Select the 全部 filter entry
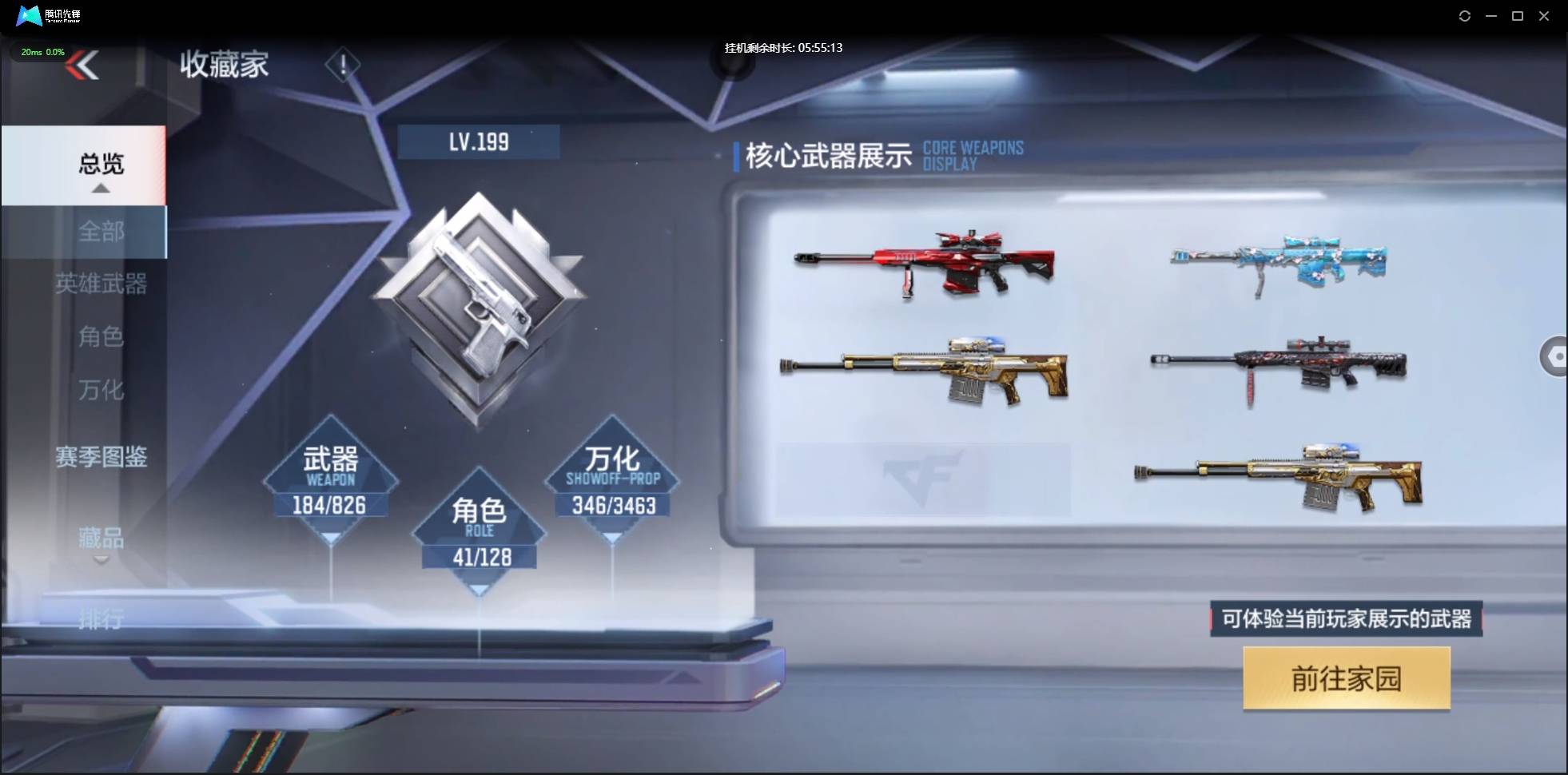 [101, 231]
